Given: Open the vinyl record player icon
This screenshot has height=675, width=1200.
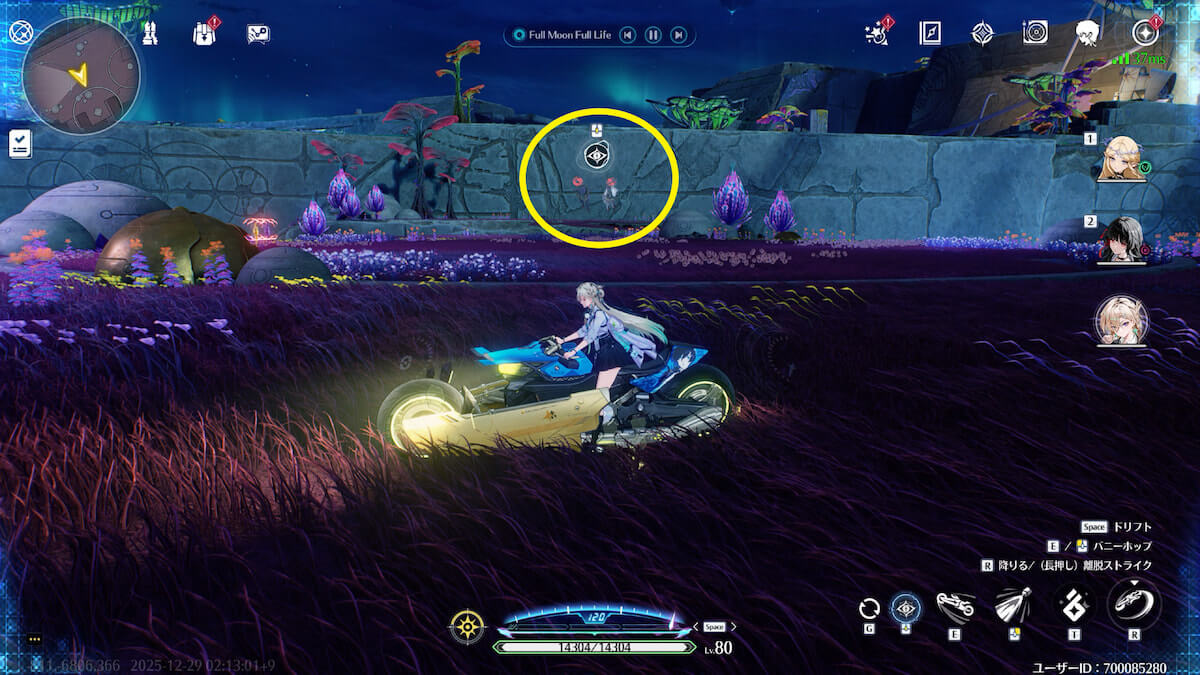Looking at the screenshot, I should click(1035, 33).
